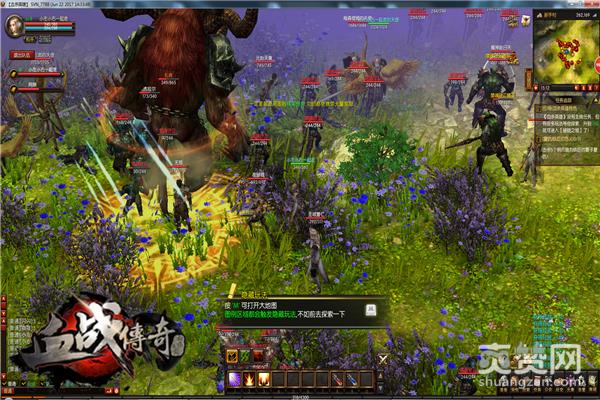Screen dimensions: 600x400
Task: Use the blue potion vial in hotbar
Action: coord(350,379)
